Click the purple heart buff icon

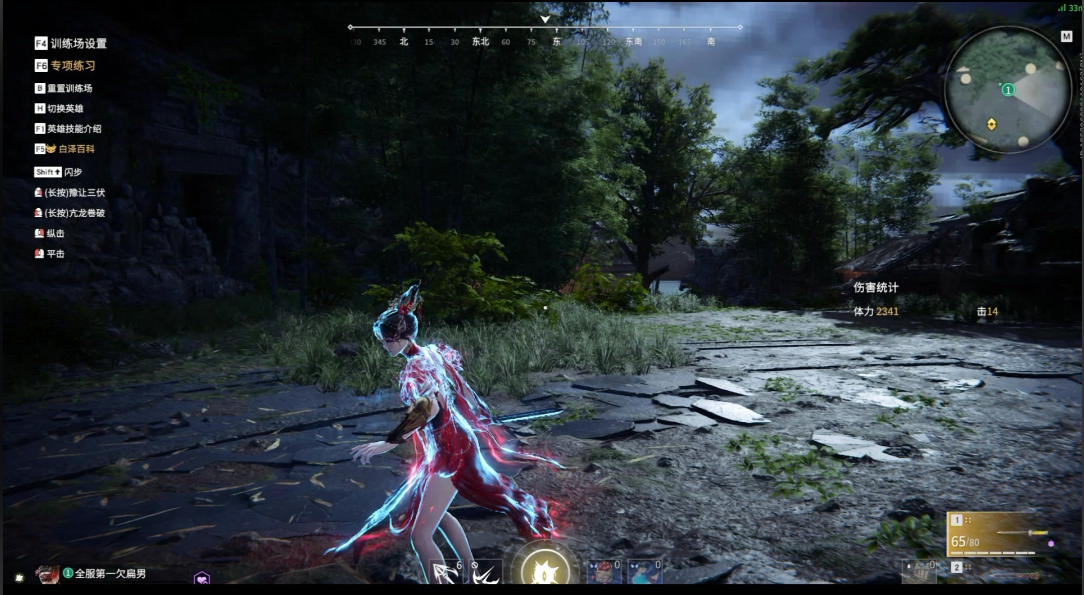point(201,579)
